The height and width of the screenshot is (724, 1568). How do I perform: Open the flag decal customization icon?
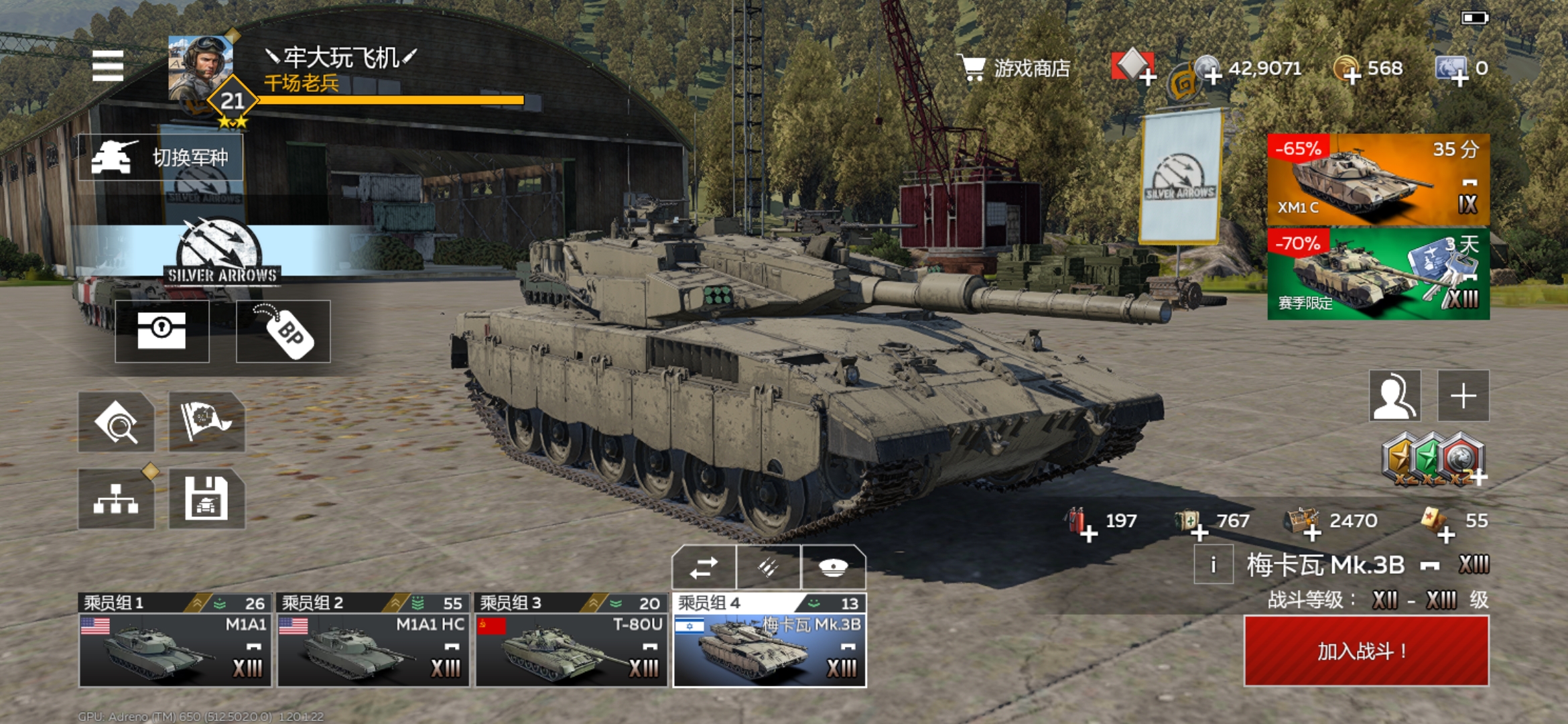tap(206, 422)
